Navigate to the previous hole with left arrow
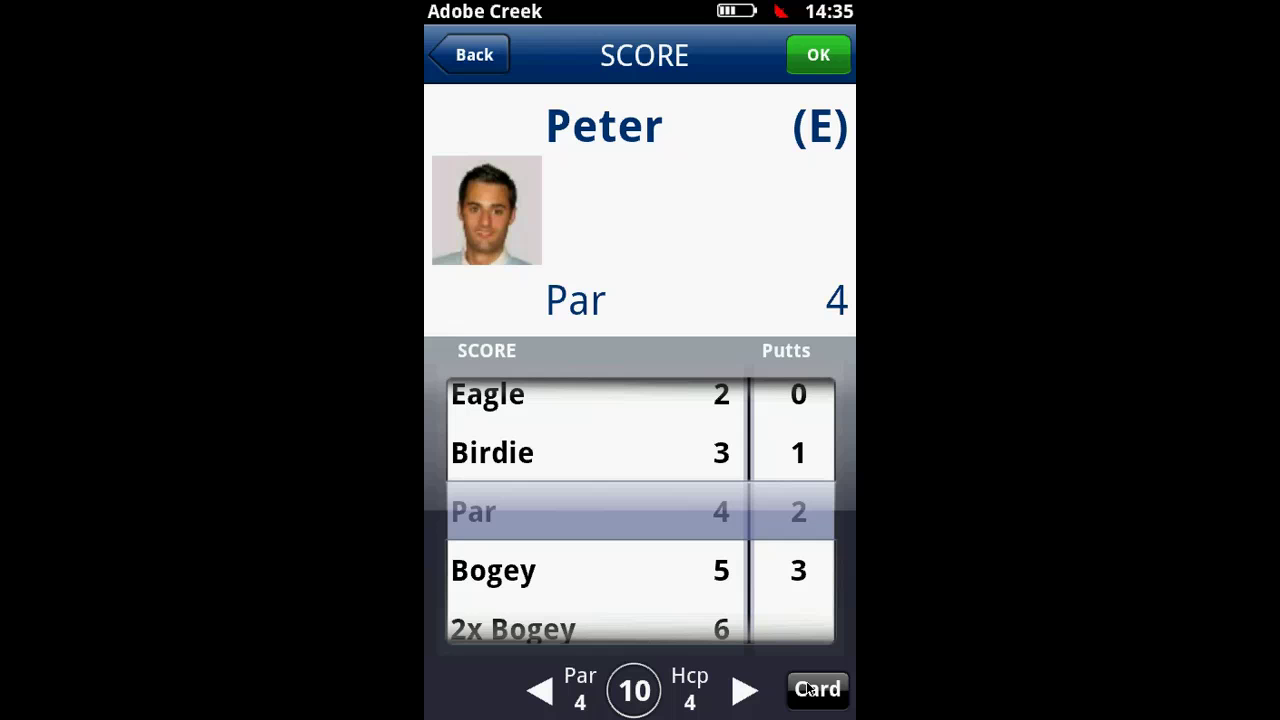This screenshot has height=720, width=1280. point(539,690)
